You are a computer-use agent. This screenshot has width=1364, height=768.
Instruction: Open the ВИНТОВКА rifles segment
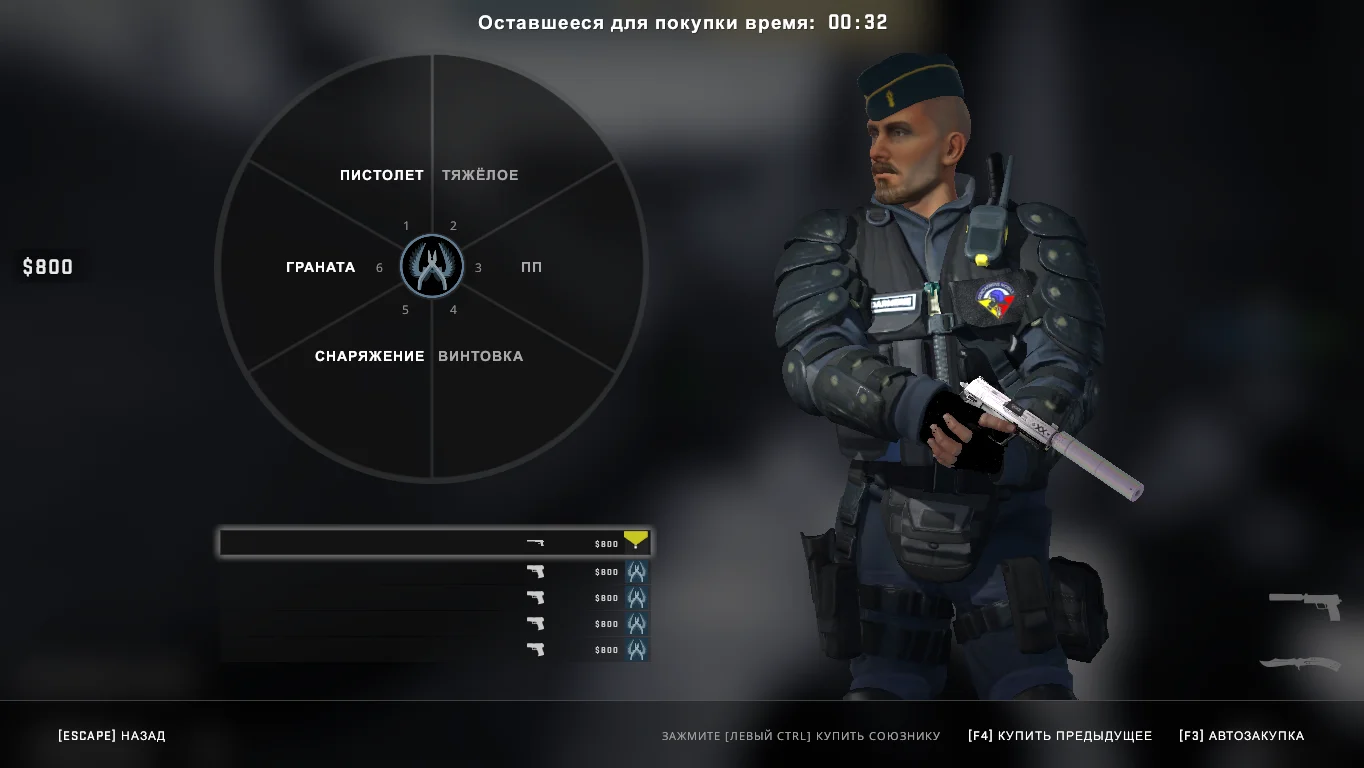(x=481, y=356)
